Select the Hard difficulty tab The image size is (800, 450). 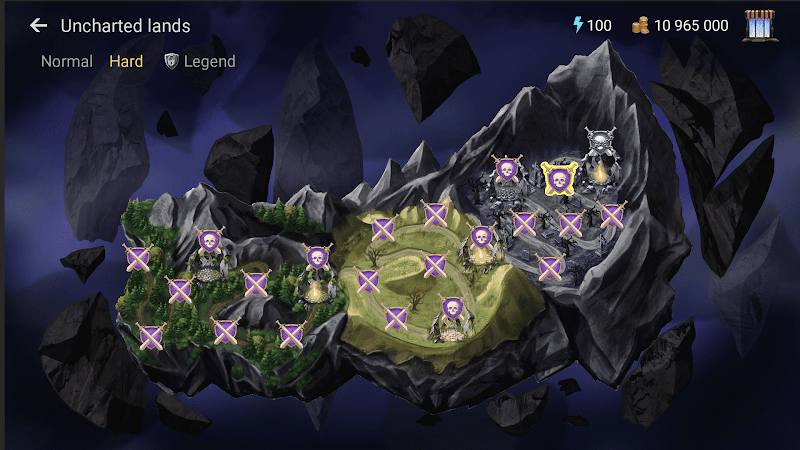coord(126,62)
